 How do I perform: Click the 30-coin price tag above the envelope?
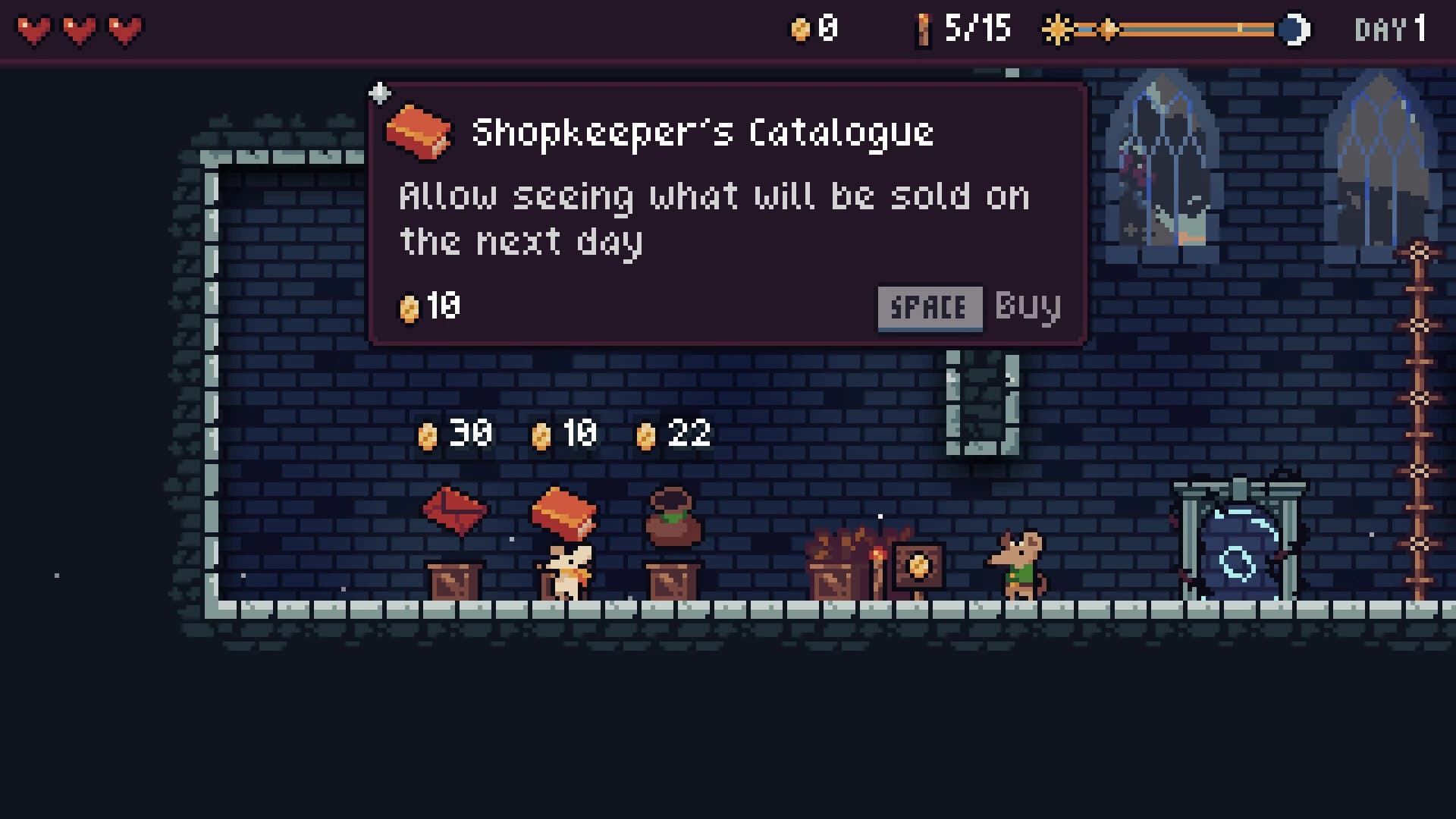pyautogui.click(x=455, y=434)
